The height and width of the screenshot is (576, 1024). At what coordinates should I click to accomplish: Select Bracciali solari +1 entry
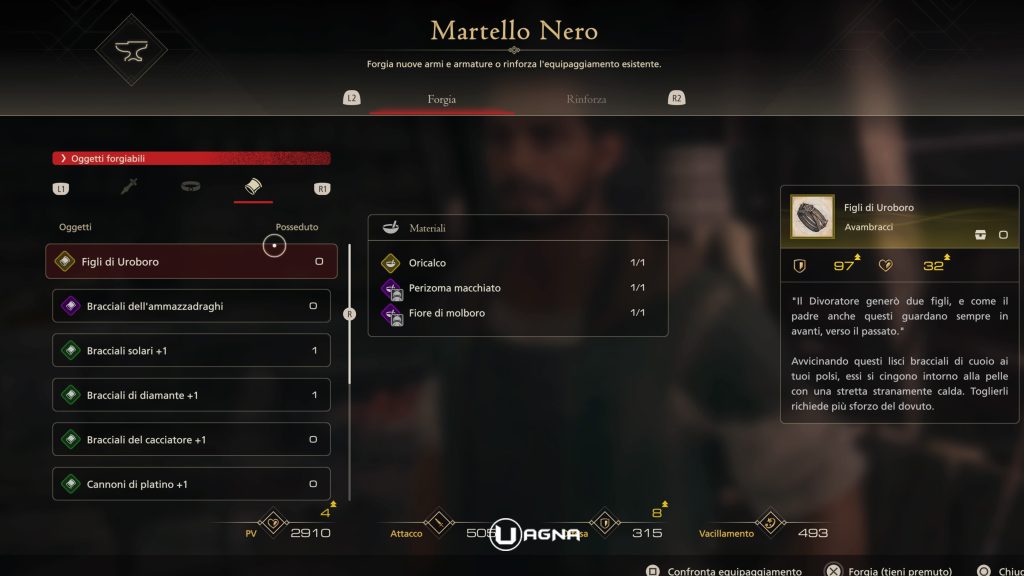click(191, 351)
